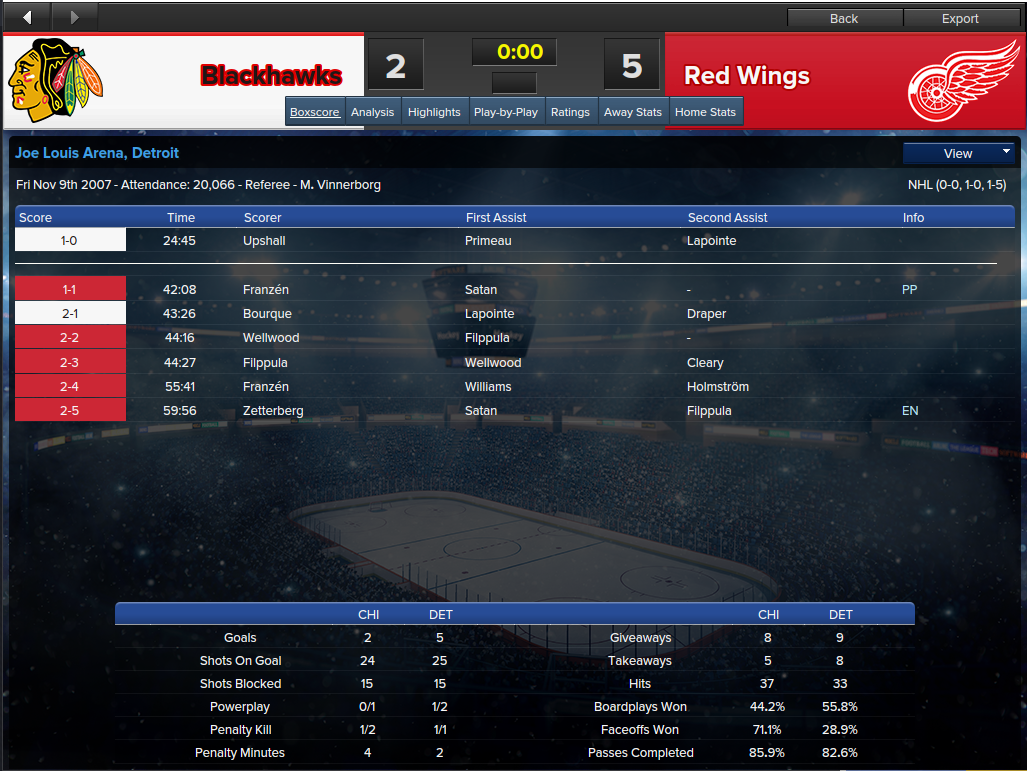Select the Boxscore tab
This screenshot has height=771, width=1027.
(315, 112)
